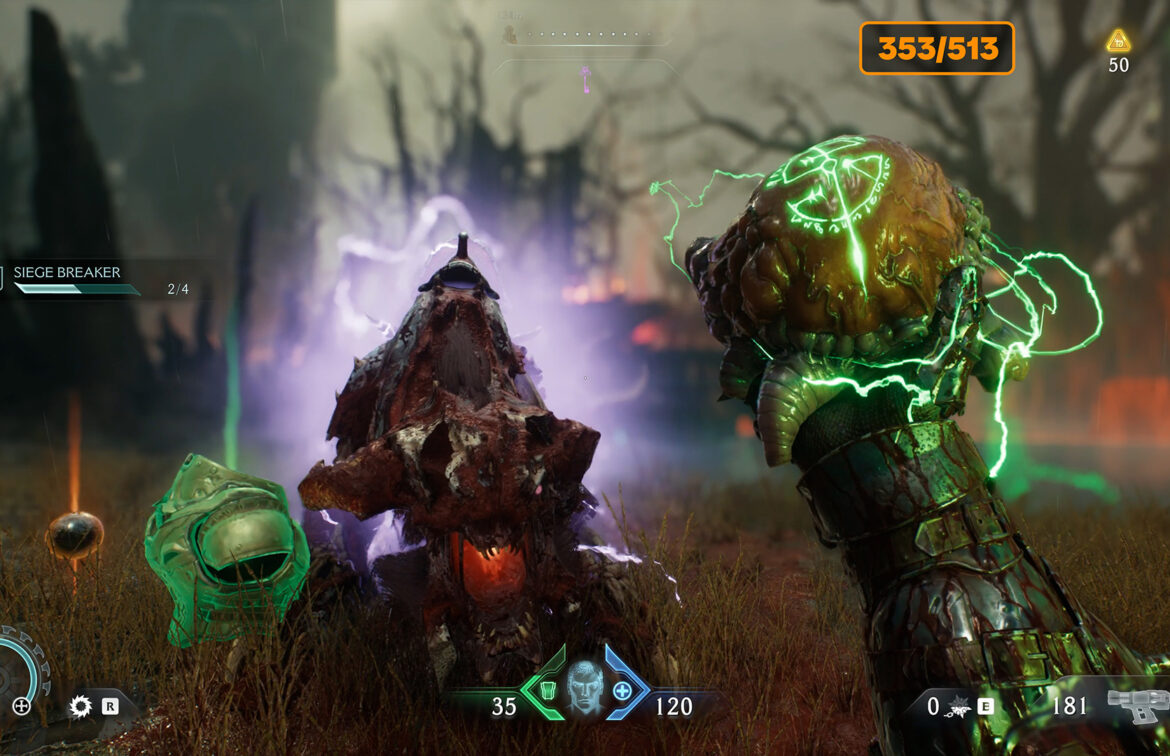The height and width of the screenshot is (756, 1170).
Task: Activate the spiked shield rune icon
Action: click(x=958, y=707)
